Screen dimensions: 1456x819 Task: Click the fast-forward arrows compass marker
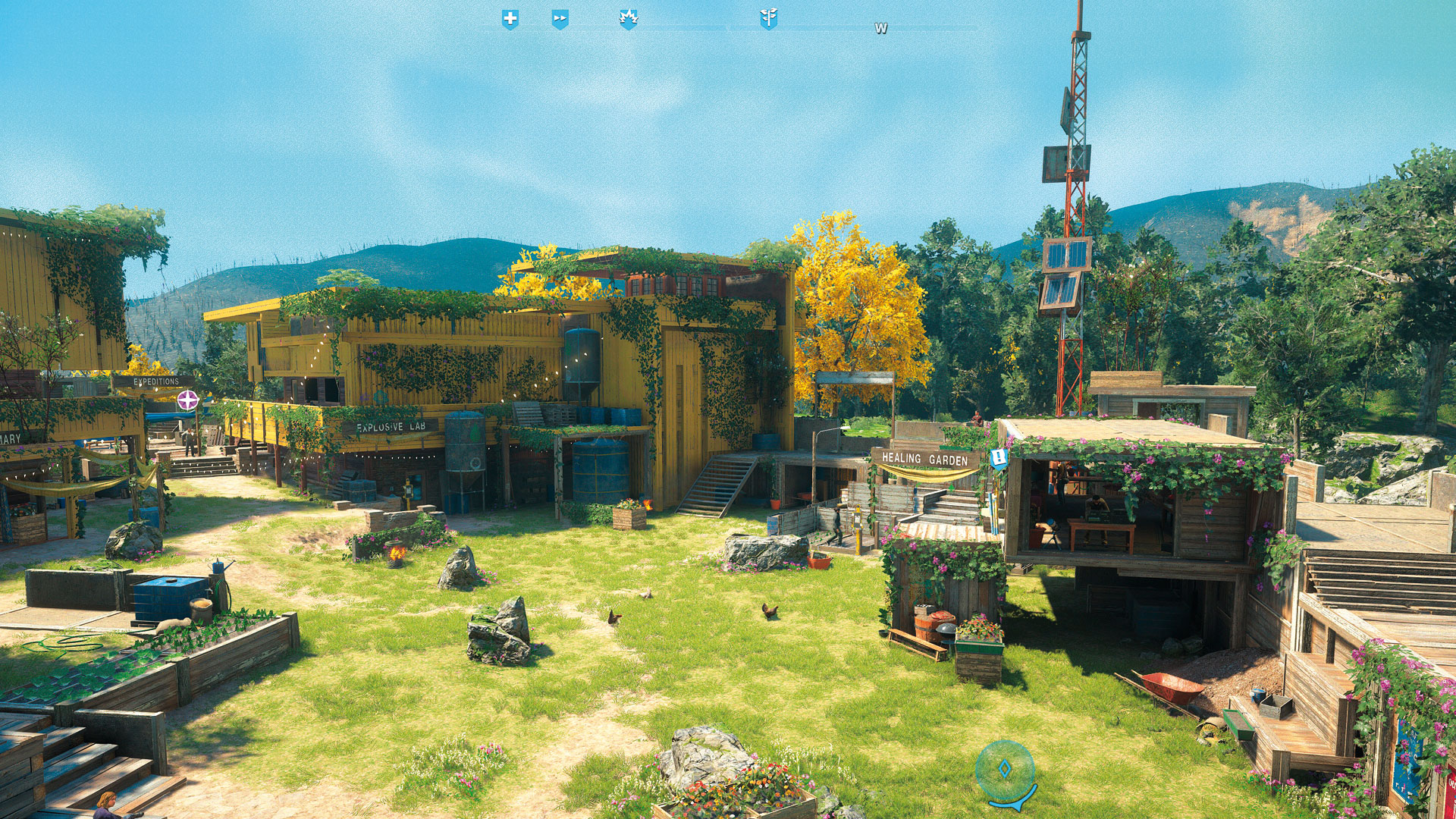(560, 19)
